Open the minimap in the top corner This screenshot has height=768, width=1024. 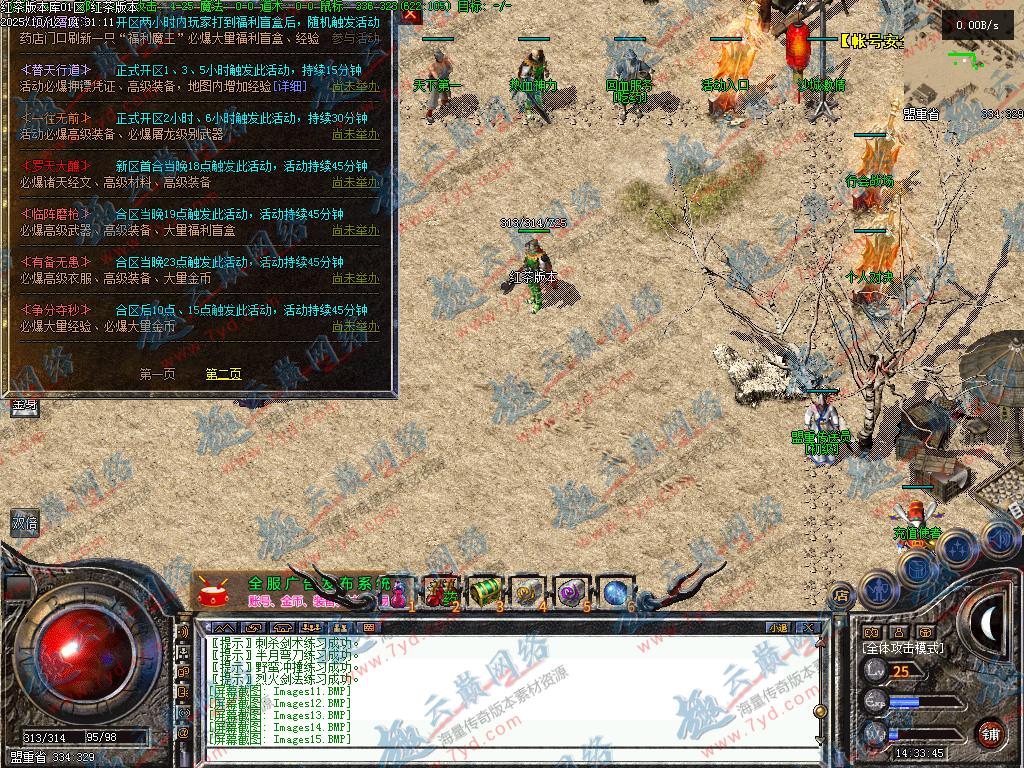(x=962, y=70)
